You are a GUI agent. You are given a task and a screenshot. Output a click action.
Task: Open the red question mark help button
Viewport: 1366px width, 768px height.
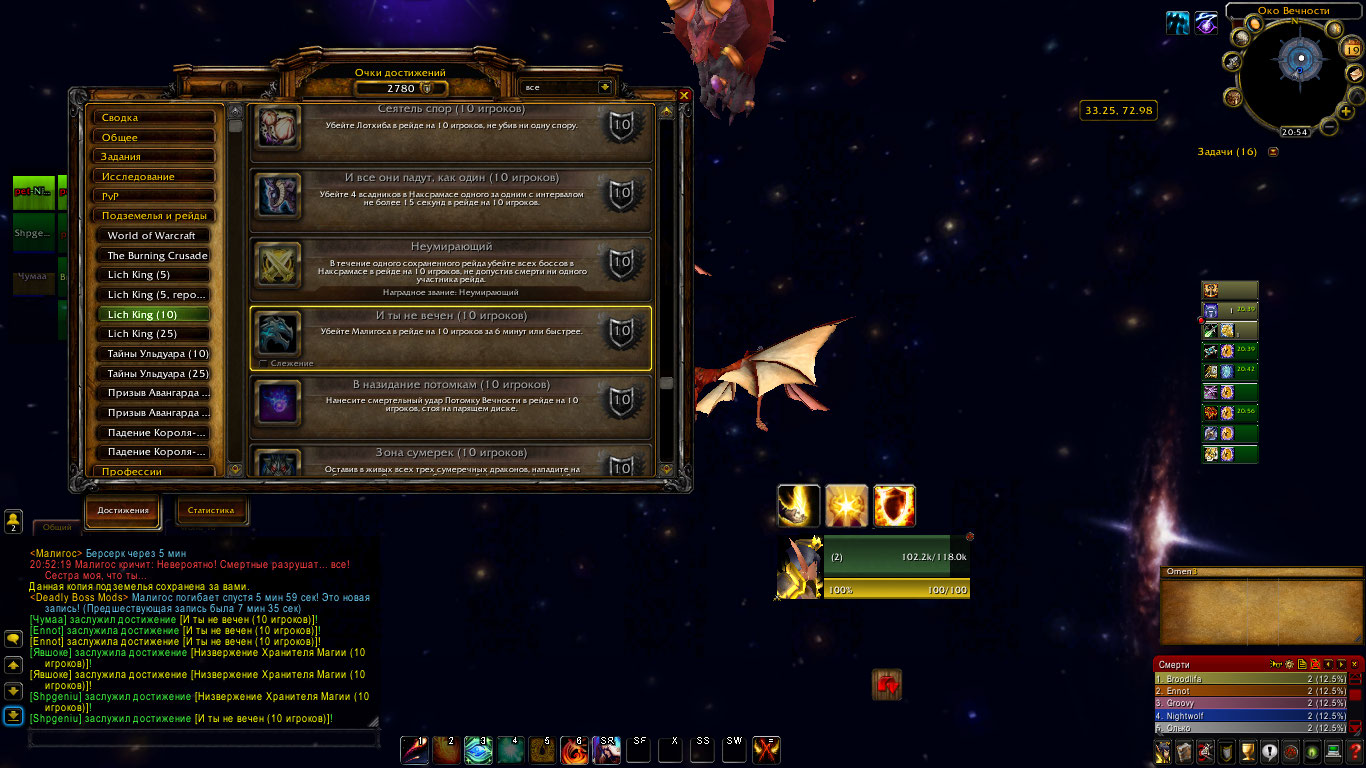point(1355,752)
